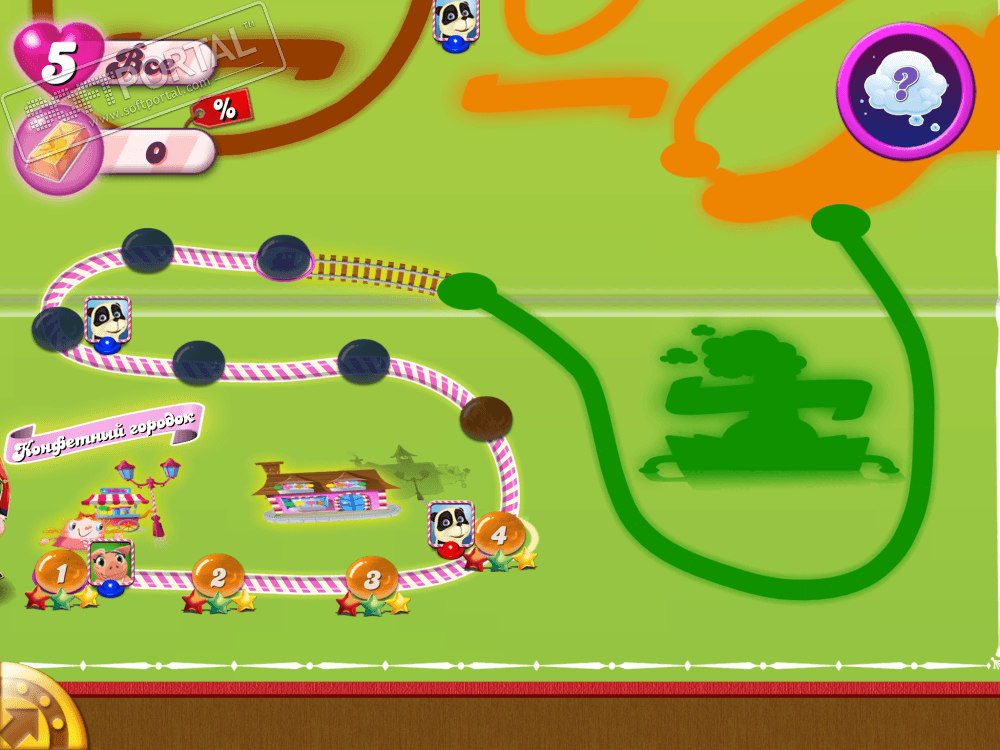Screen dimensions: 1000x750
Task: Open the purple question cloud button
Action: [x=904, y=90]
